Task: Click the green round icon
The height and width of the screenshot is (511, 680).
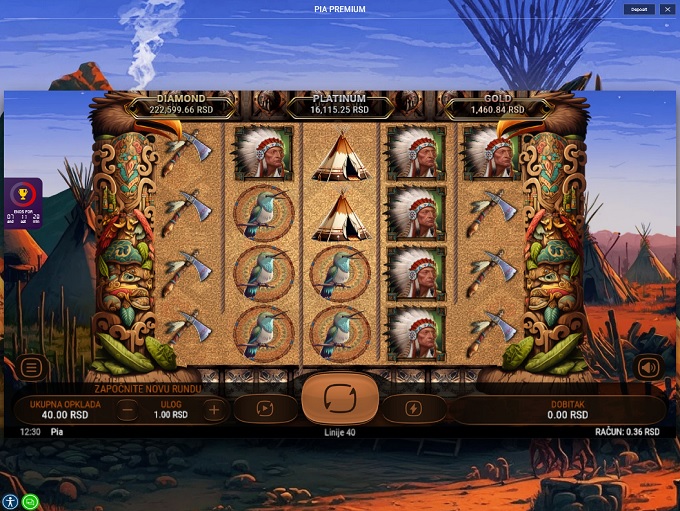Action: [30, 502]
